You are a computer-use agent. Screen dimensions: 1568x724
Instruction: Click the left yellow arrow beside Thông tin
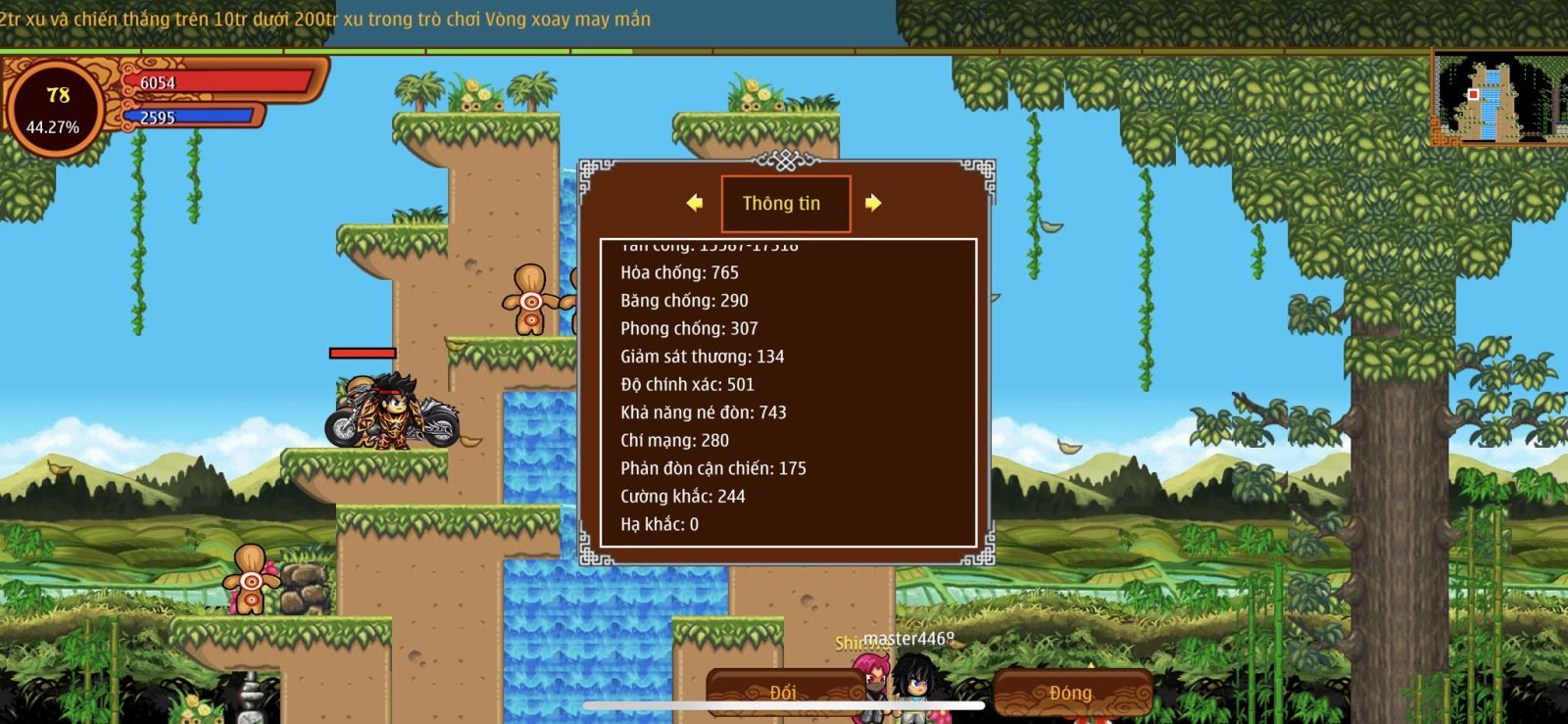point(695,203)
